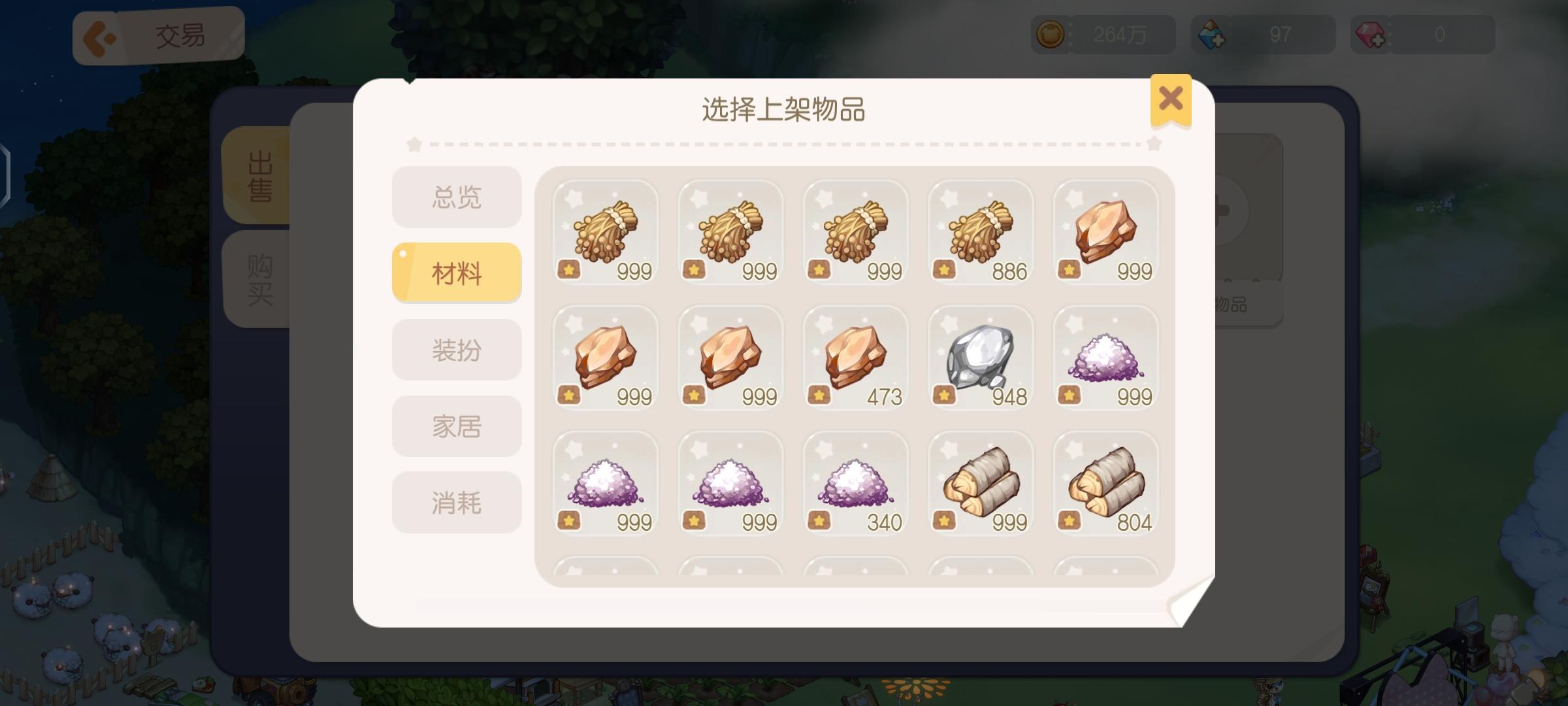Click the star rarity badge on first item

tap(570, 268)
